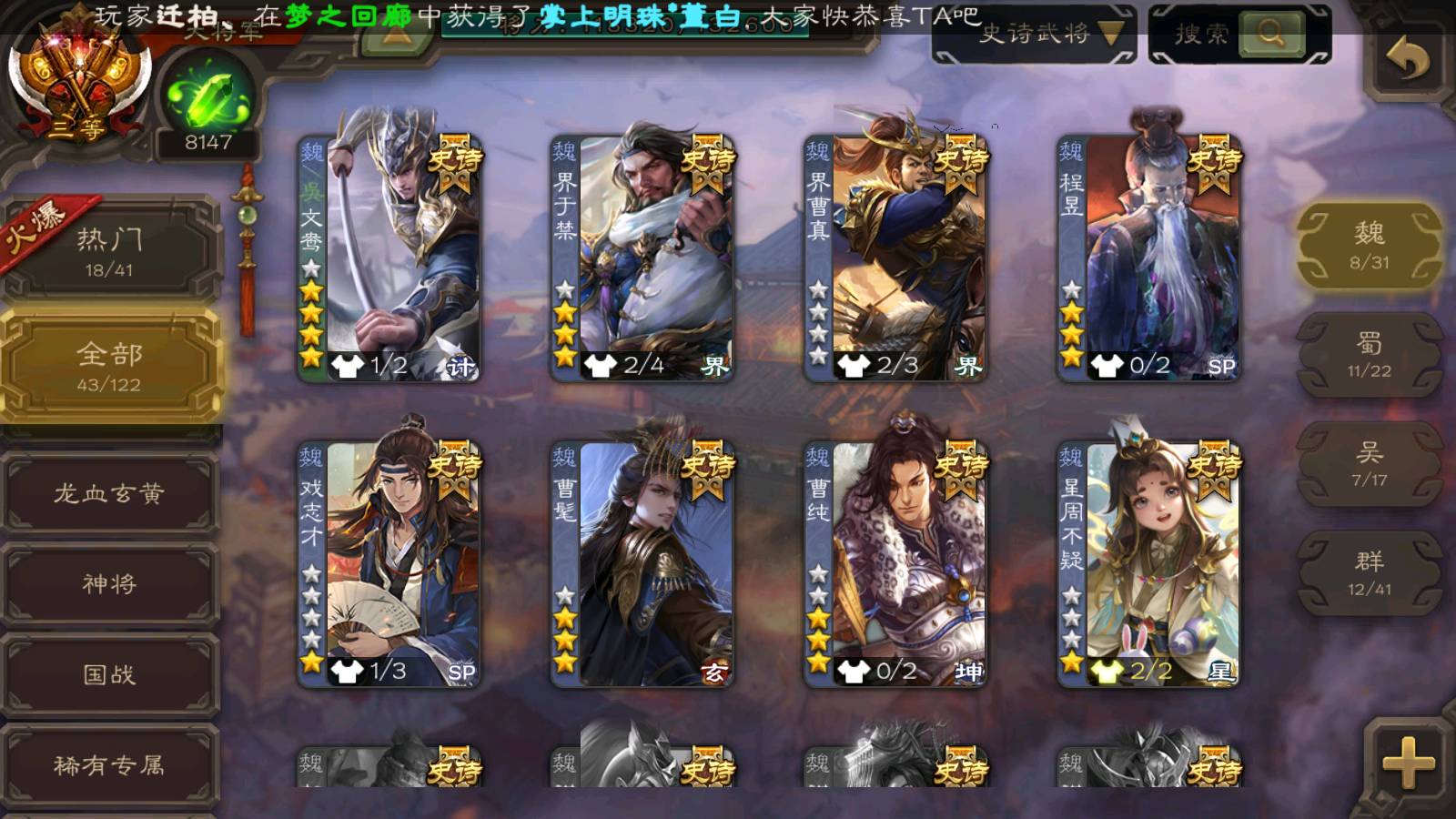
Task: Filter heroes by 魏 faction
Action: 1369,246
